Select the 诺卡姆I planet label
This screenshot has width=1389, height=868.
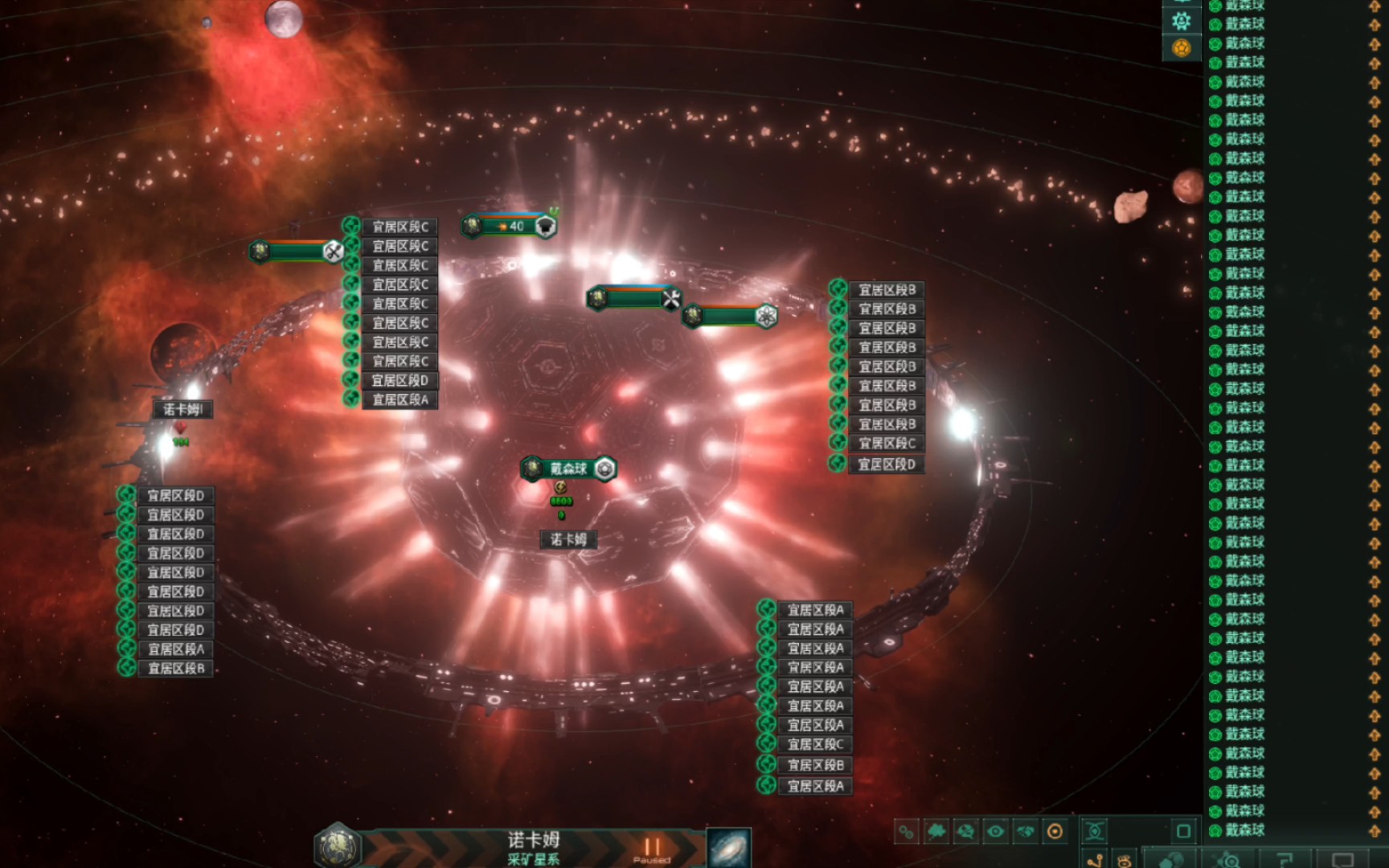(x=183, y=409)
